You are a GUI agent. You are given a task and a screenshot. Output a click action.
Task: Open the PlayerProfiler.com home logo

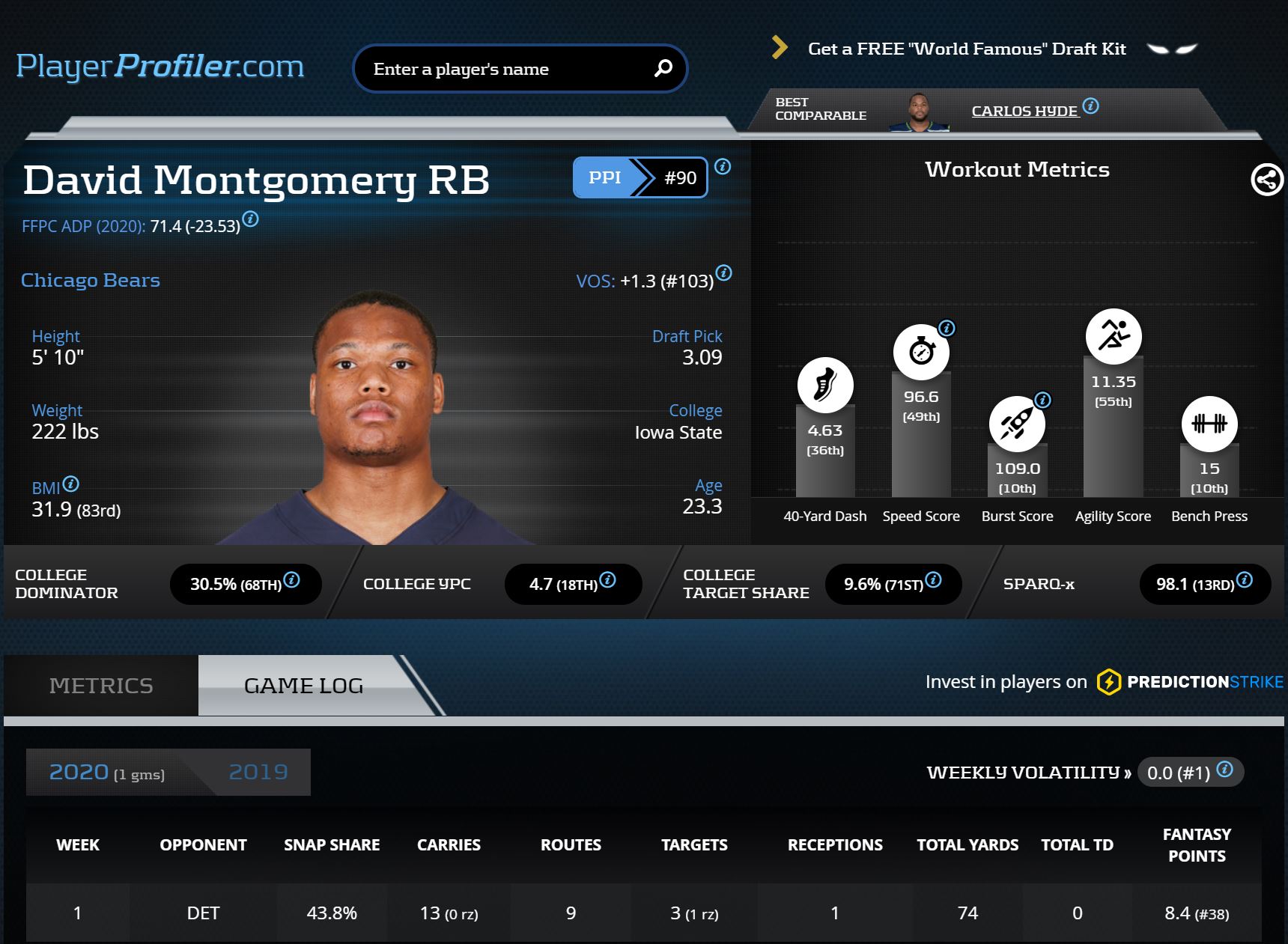(160, 67)
